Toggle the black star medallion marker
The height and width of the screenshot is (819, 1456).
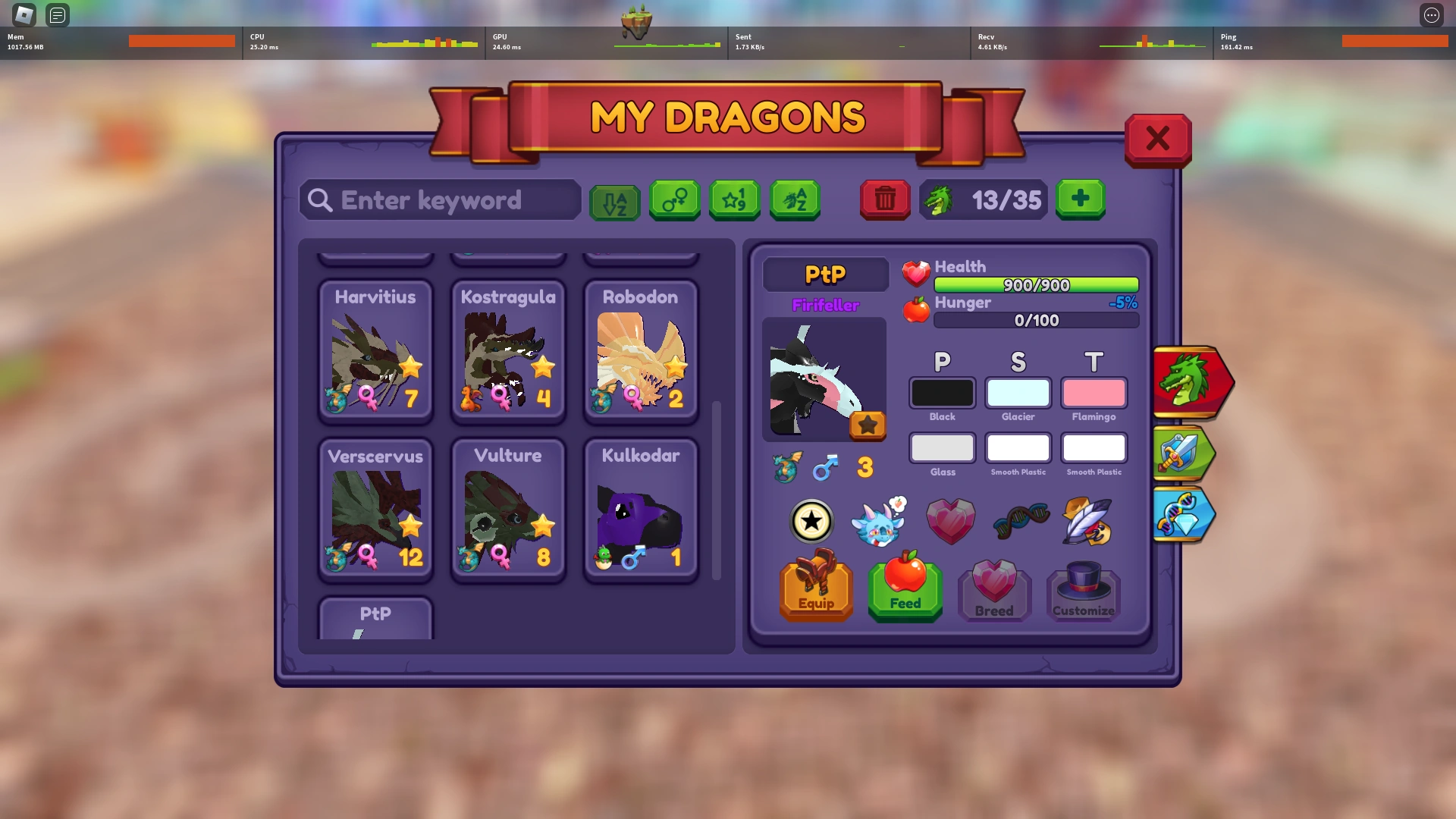coord(811,521)
